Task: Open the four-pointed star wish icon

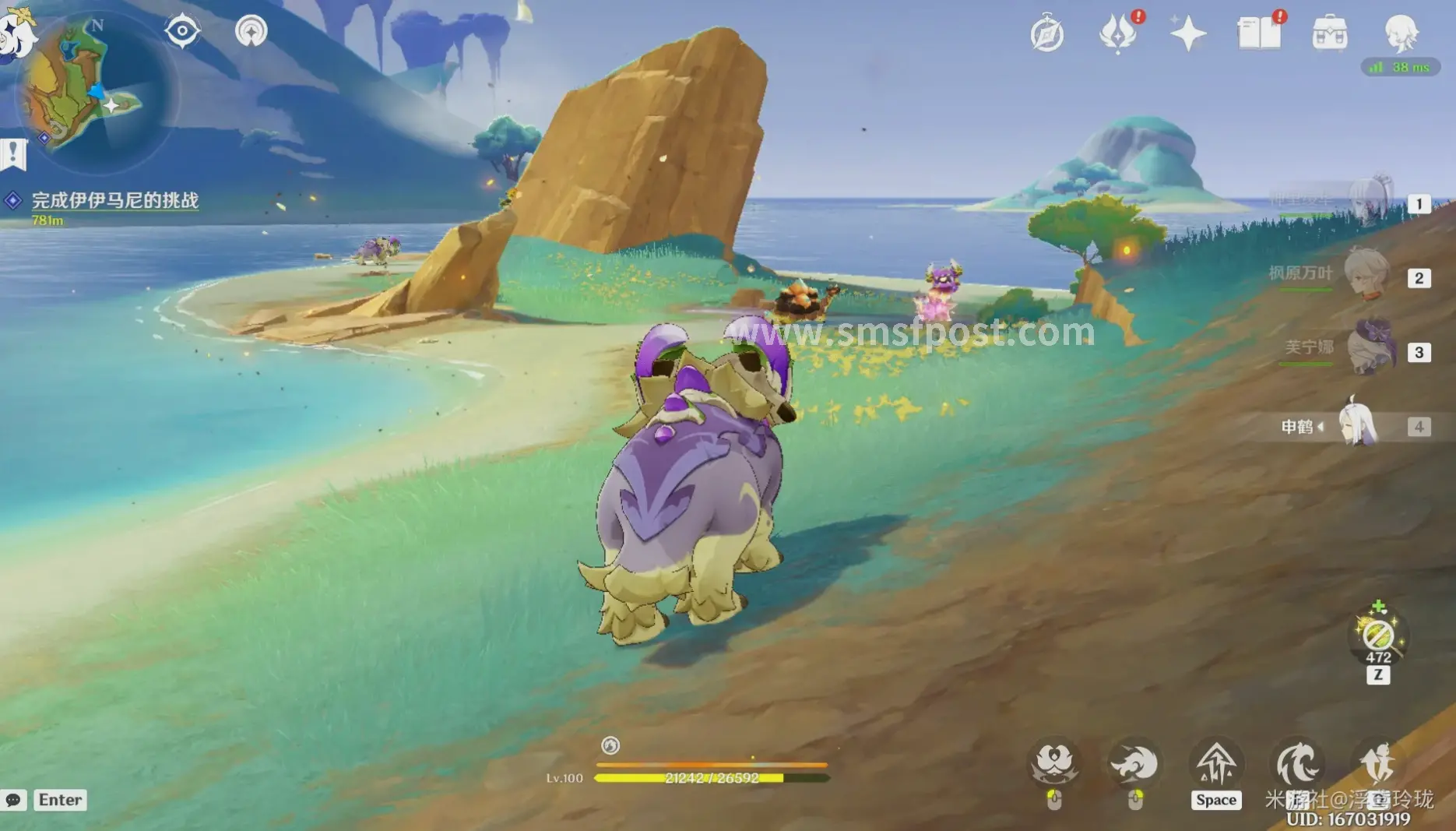Action: coord(1187,34)
